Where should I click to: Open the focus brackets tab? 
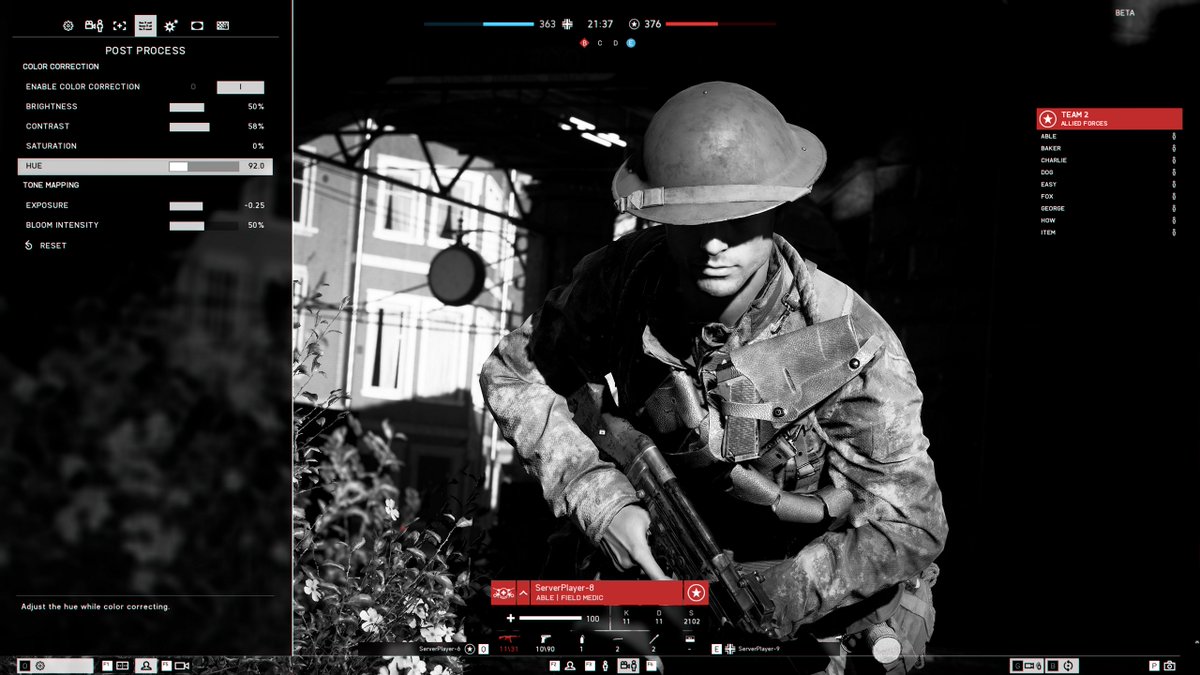click(x=120, y=26)
